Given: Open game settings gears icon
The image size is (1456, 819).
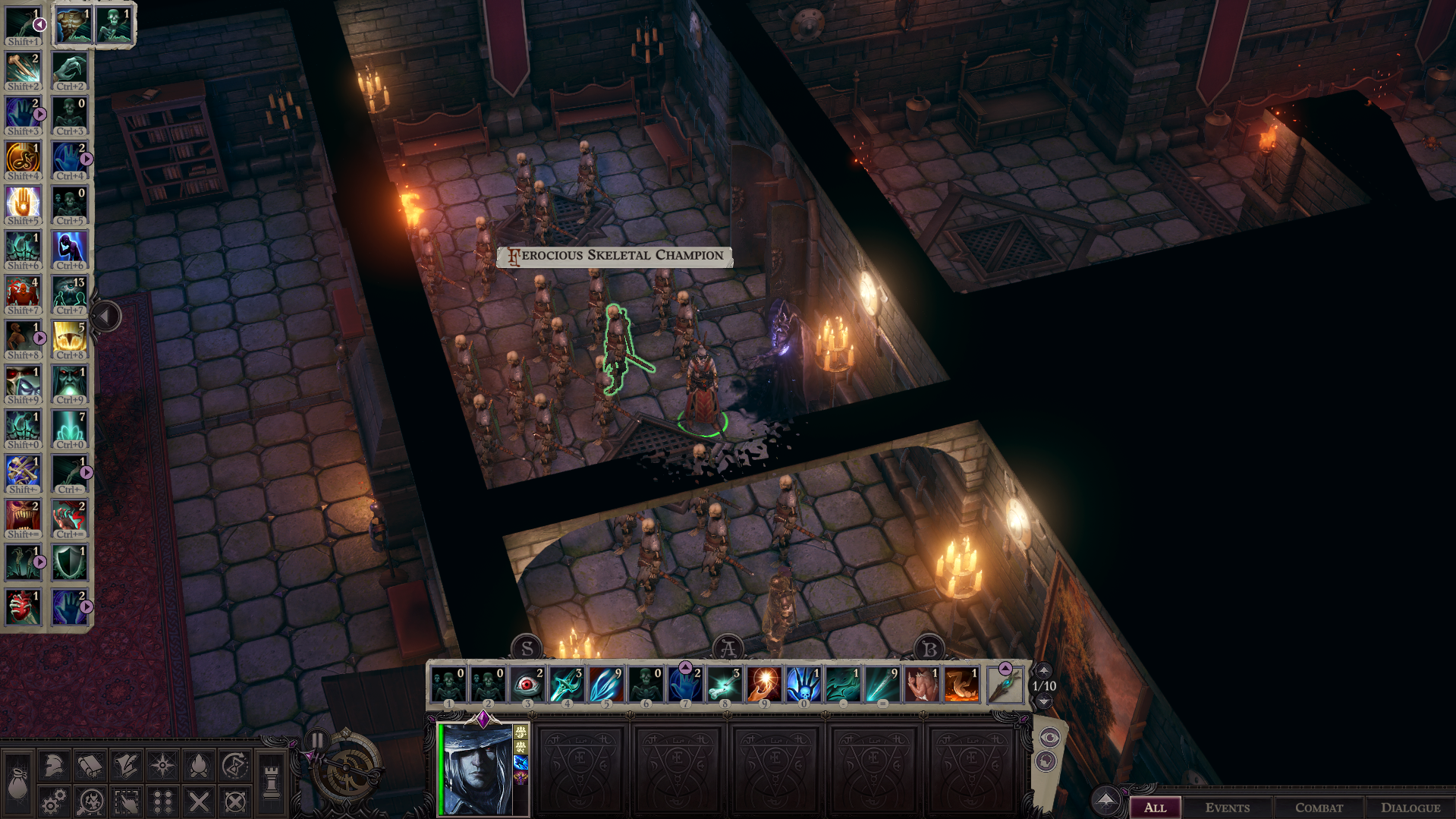Looking at the screenshot, I should 54,802.
